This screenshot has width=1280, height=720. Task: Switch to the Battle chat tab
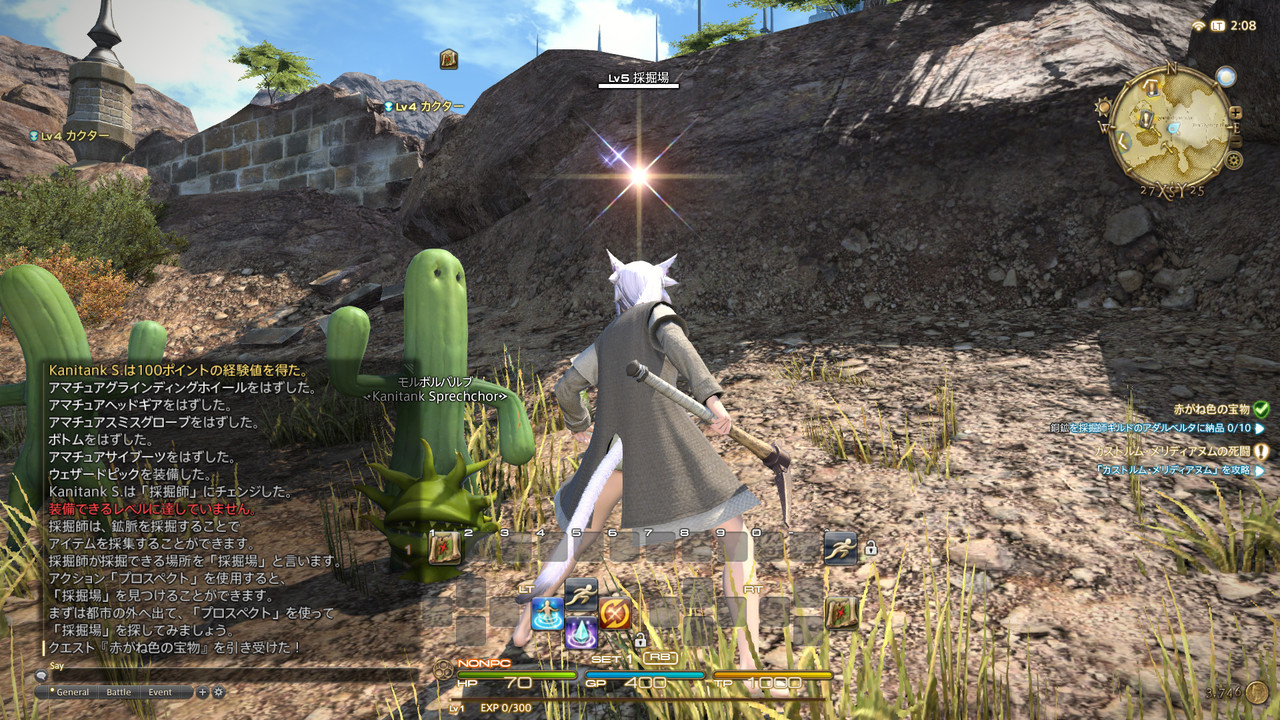point(118,691)
